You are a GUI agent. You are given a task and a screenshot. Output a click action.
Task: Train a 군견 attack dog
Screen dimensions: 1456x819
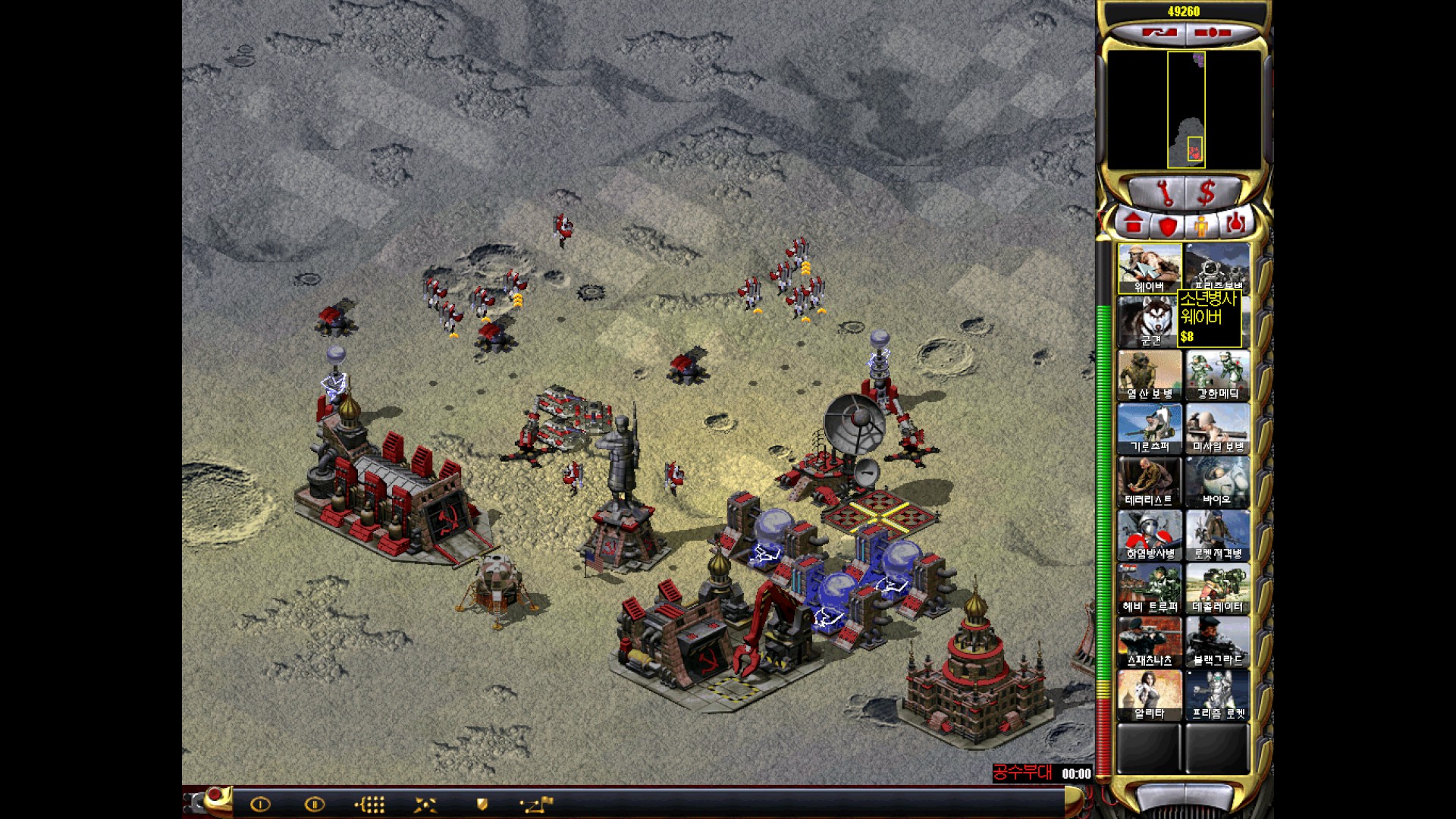point(1149,322)
